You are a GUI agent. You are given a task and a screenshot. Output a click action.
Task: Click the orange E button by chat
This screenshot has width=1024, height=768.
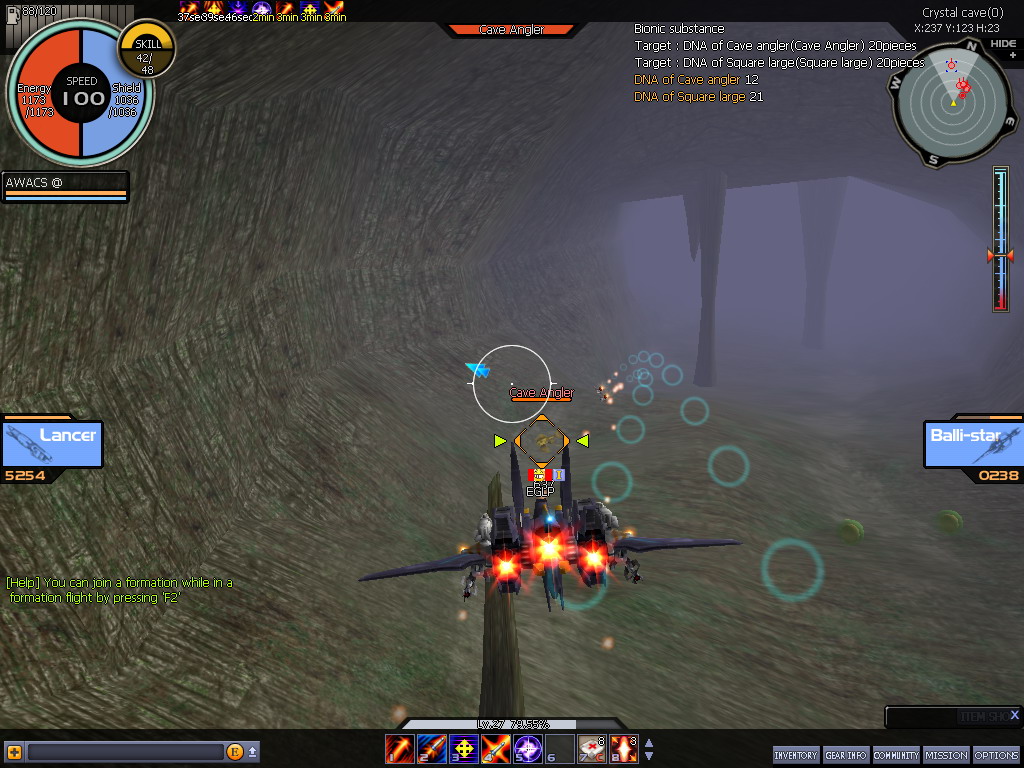click(x=235, y=752)
